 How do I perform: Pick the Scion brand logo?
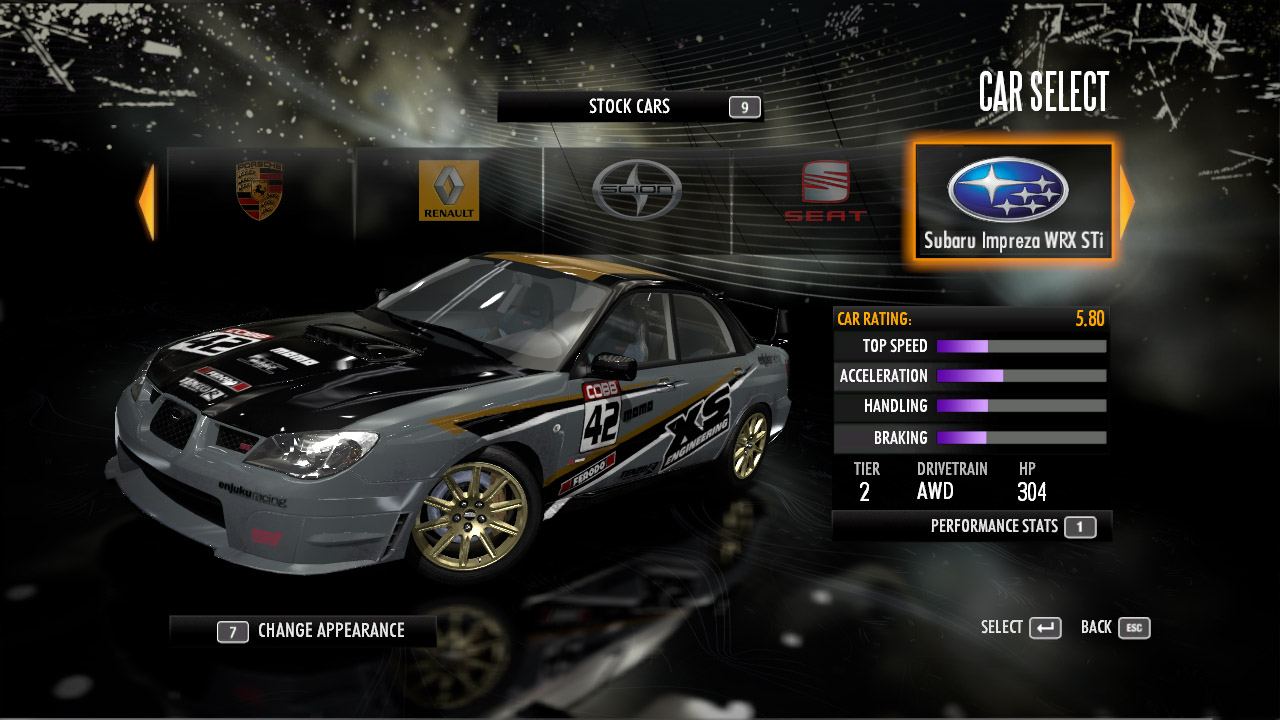pos(637,190)
